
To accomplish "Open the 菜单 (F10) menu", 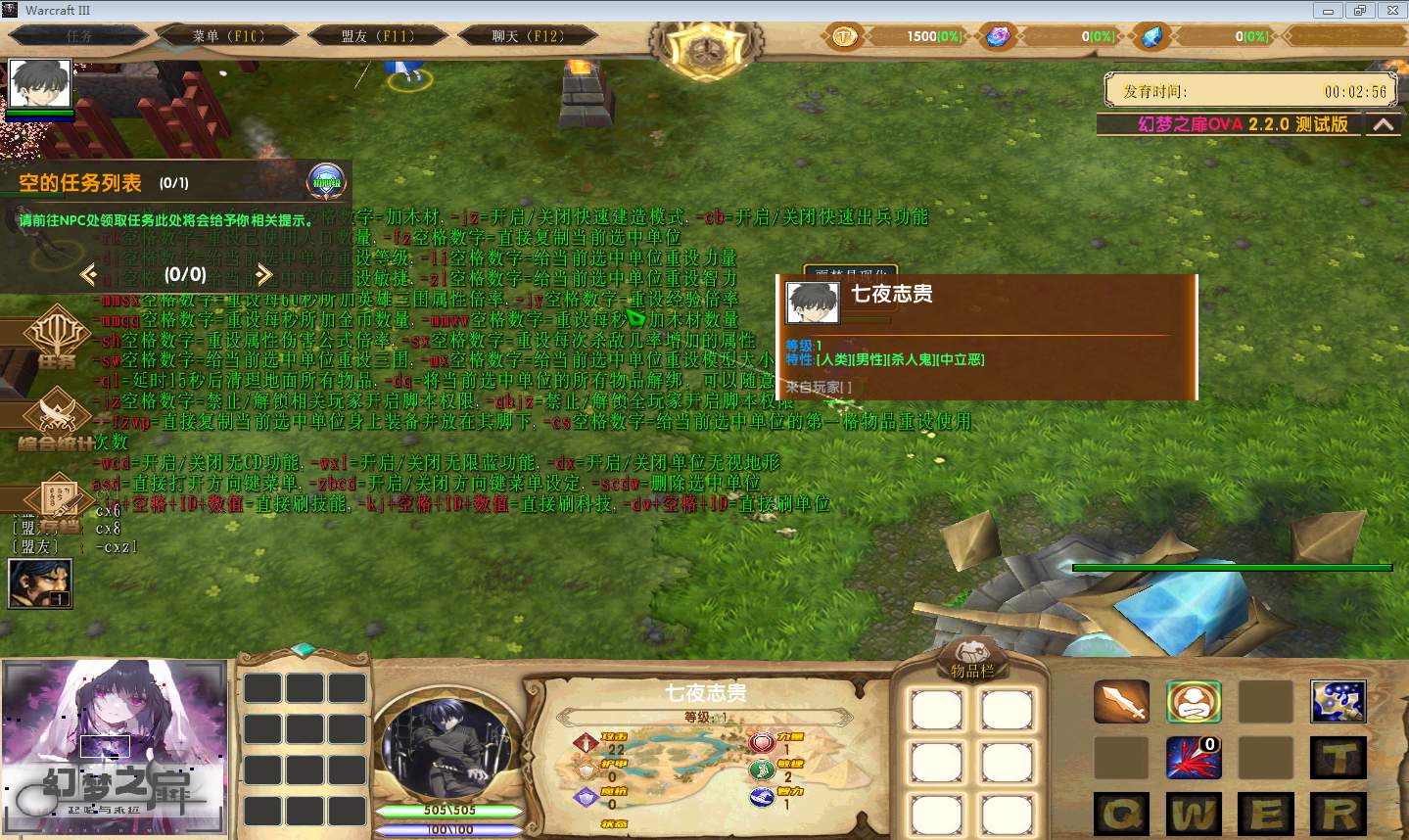I will (x=228, y=36).
